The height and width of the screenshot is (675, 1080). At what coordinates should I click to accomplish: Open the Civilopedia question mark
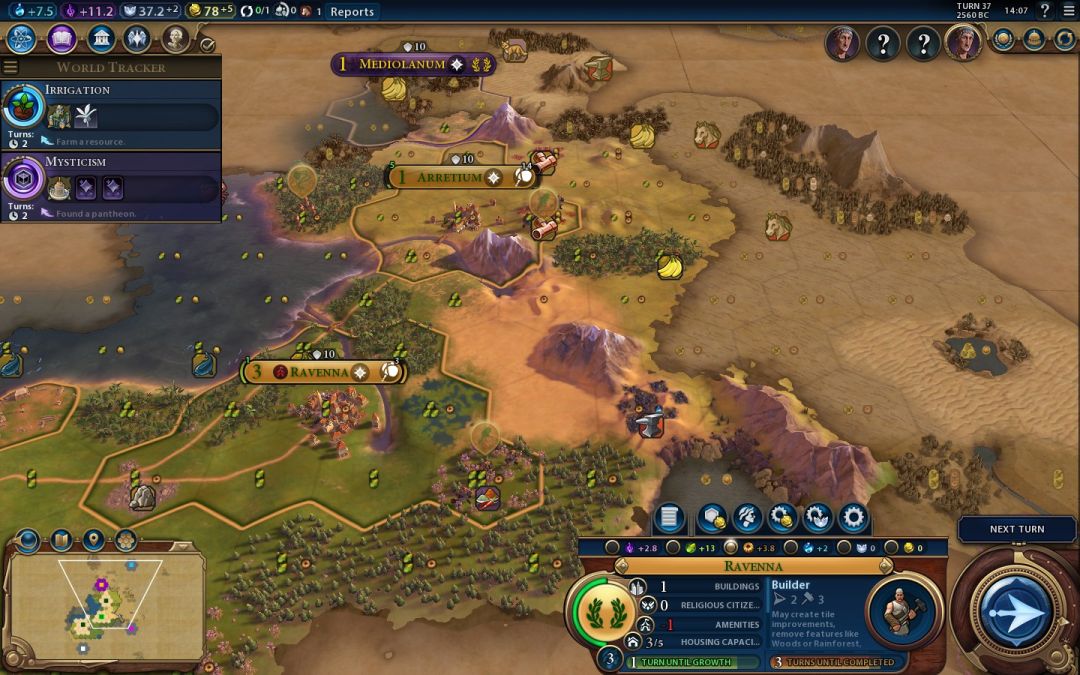pyautogui.click(x=1045, y=11)
